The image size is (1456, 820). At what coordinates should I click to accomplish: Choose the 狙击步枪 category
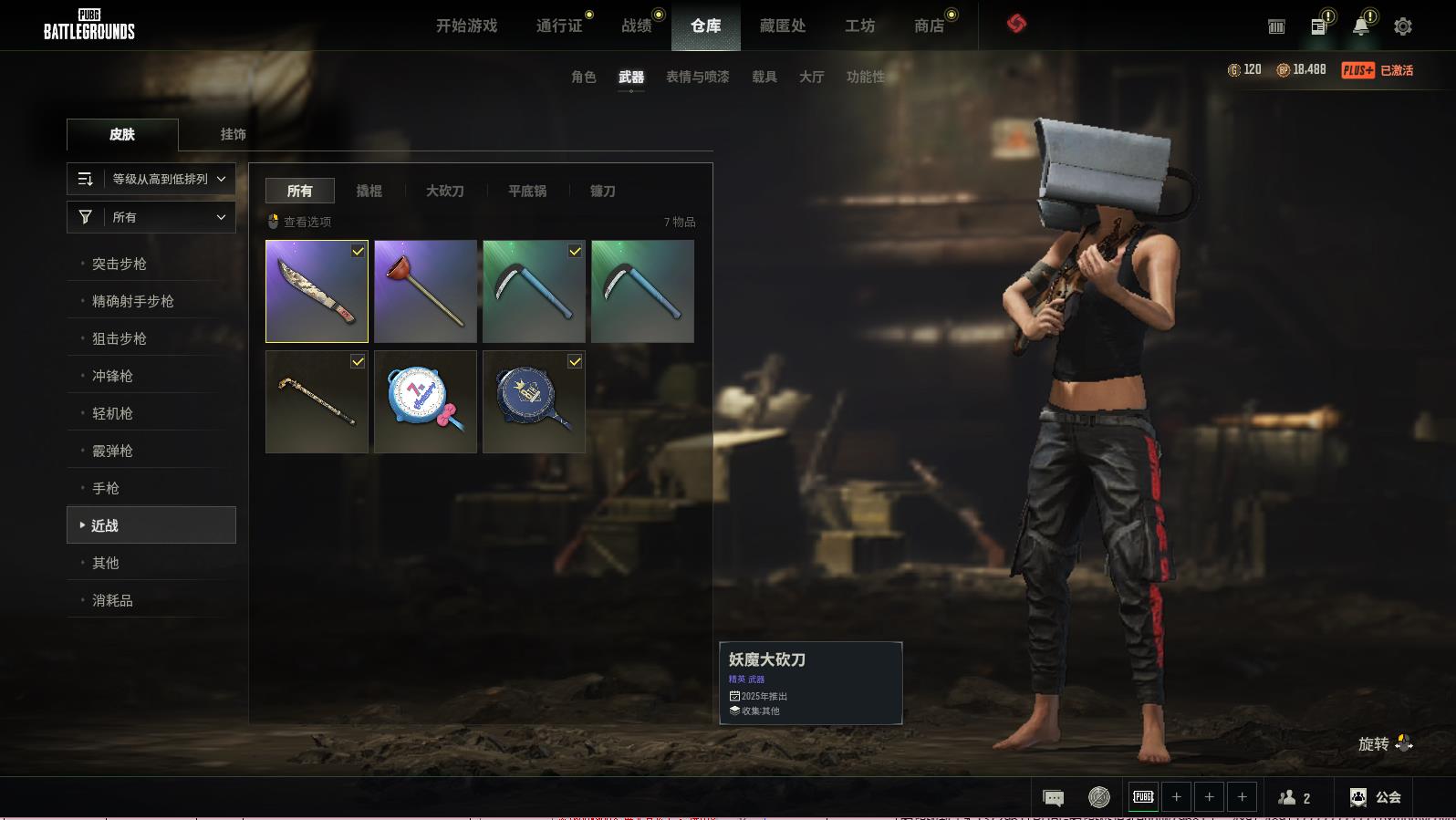[x=120, y=338]
